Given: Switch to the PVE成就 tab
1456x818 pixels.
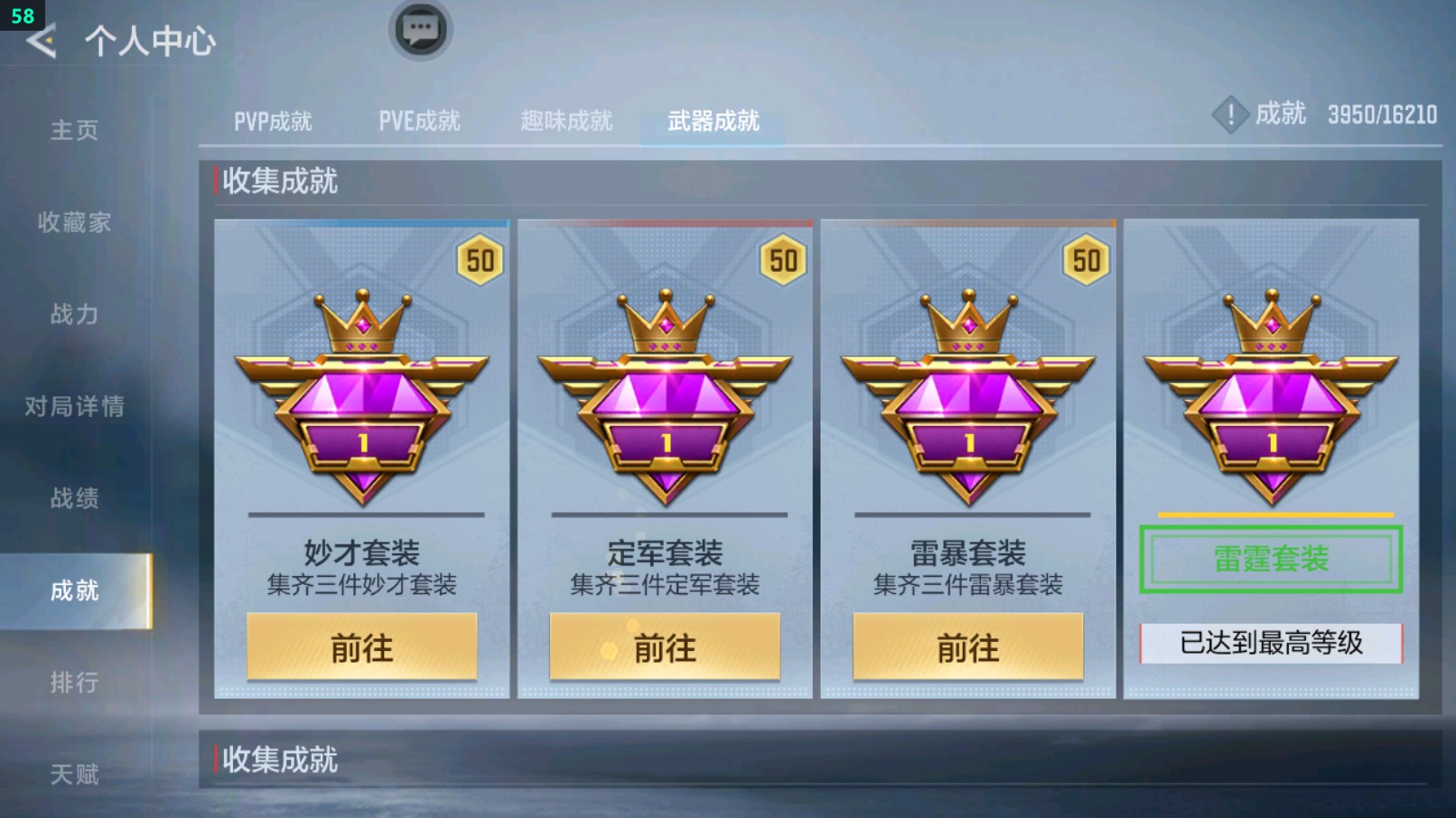Looking at the screenshot, I should point(420,121).
